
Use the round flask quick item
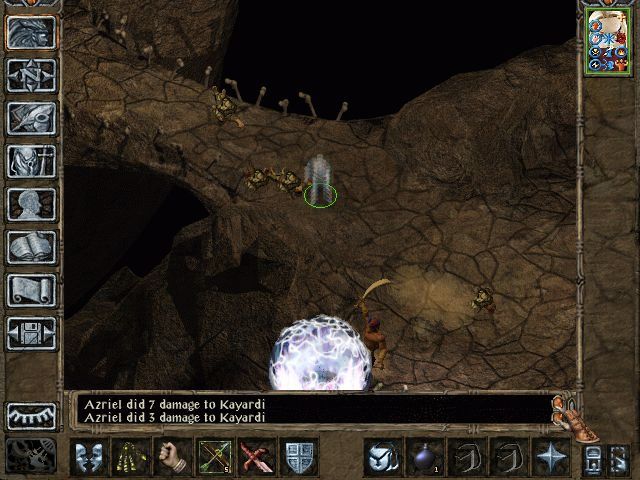pyautogui.click(x=423, y=457)
